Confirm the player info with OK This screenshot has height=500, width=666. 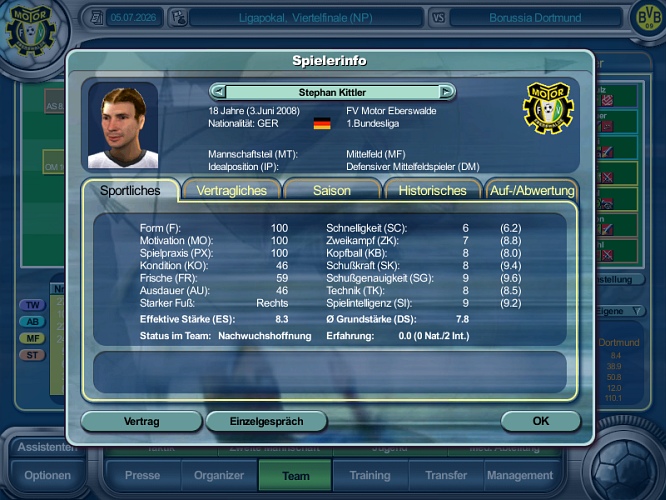(x=540, y=422)
